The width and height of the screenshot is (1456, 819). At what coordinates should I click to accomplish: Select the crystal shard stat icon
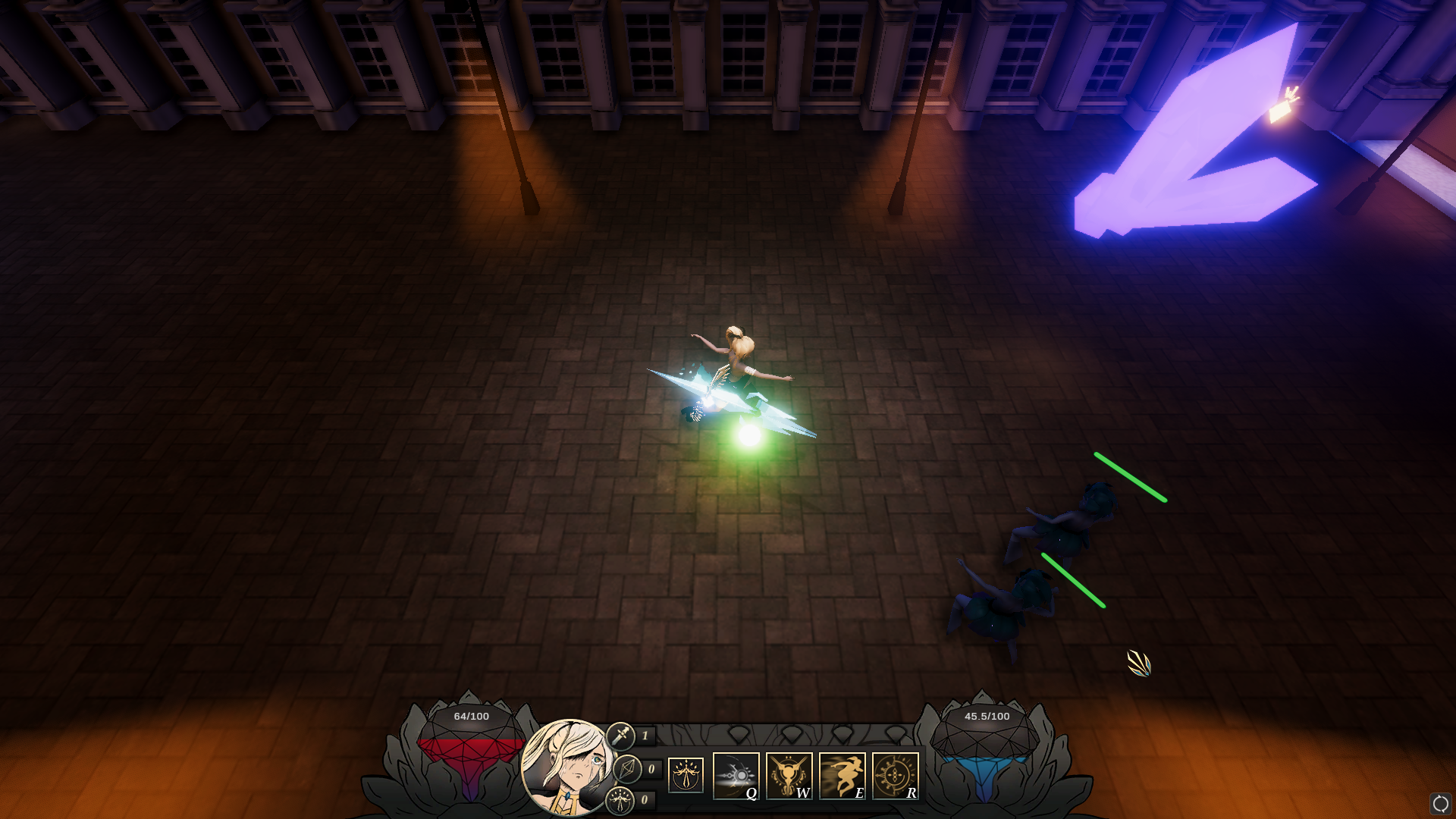pyautogui.click(x=627, y=769)
